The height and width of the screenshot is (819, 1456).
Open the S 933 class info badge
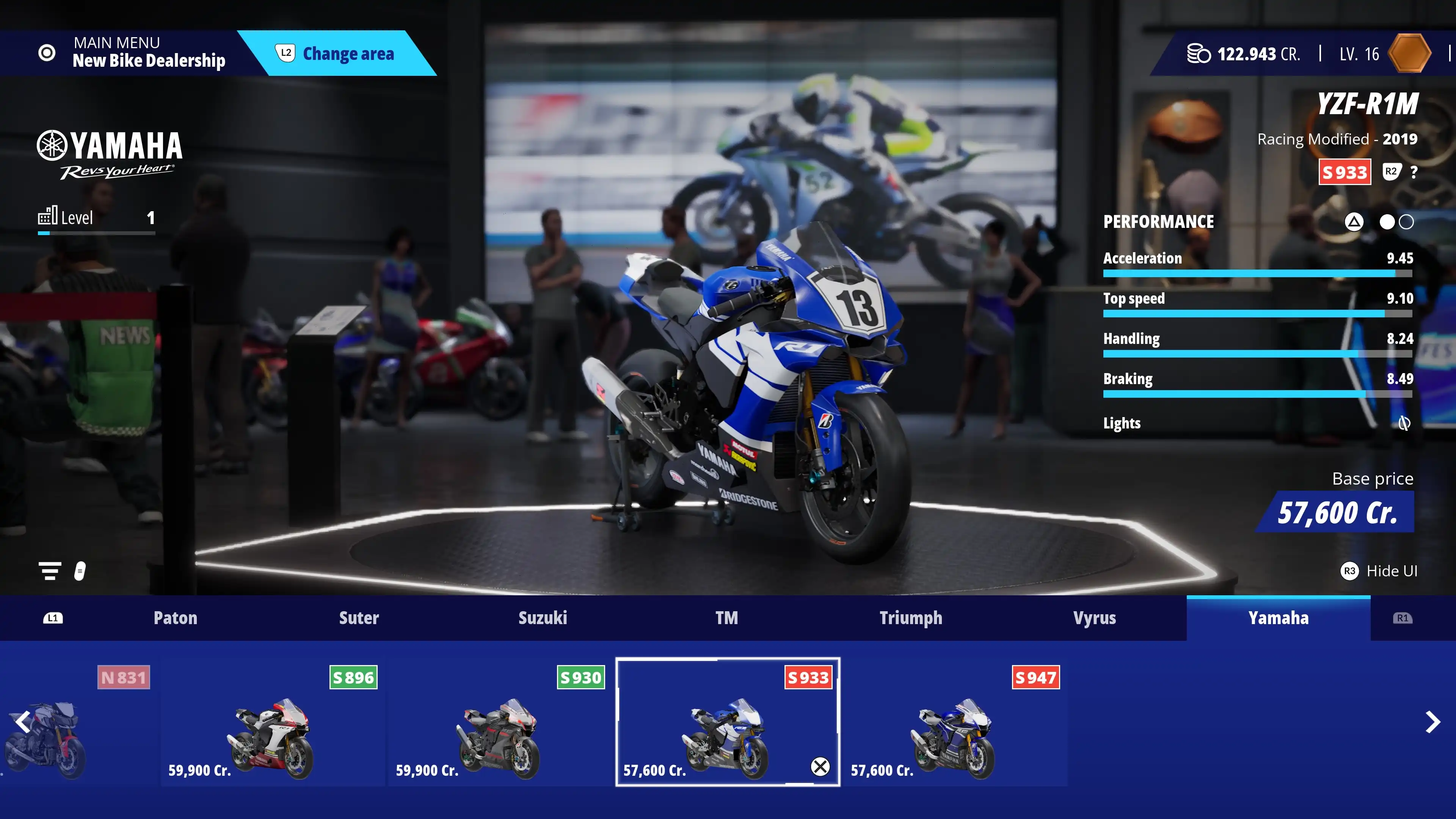pyautogui.click(x=1344, y=172)
